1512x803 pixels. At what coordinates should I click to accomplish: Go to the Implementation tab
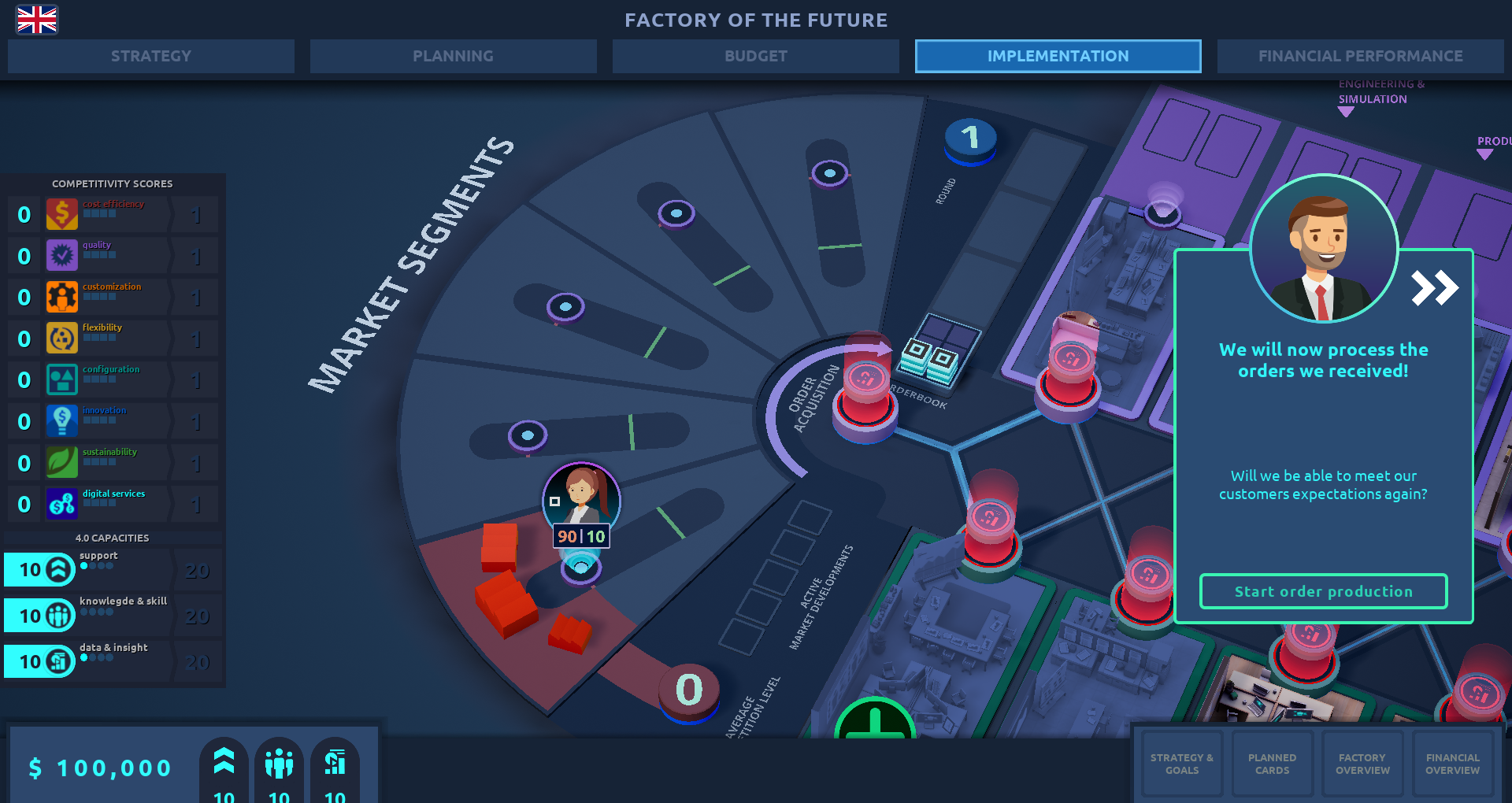click(x=1058, y=56)
